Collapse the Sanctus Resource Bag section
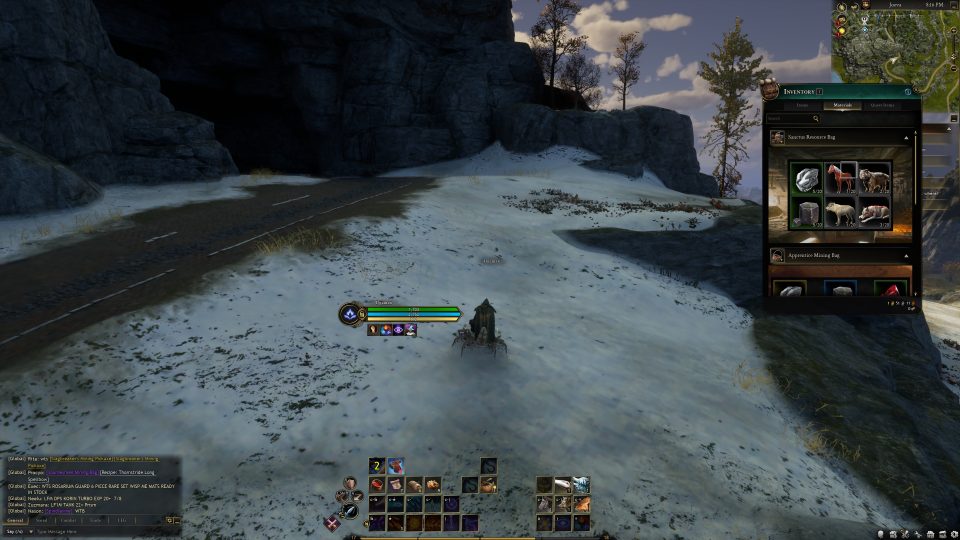This screenshot has width=960, height=540. tap(907, 136)
